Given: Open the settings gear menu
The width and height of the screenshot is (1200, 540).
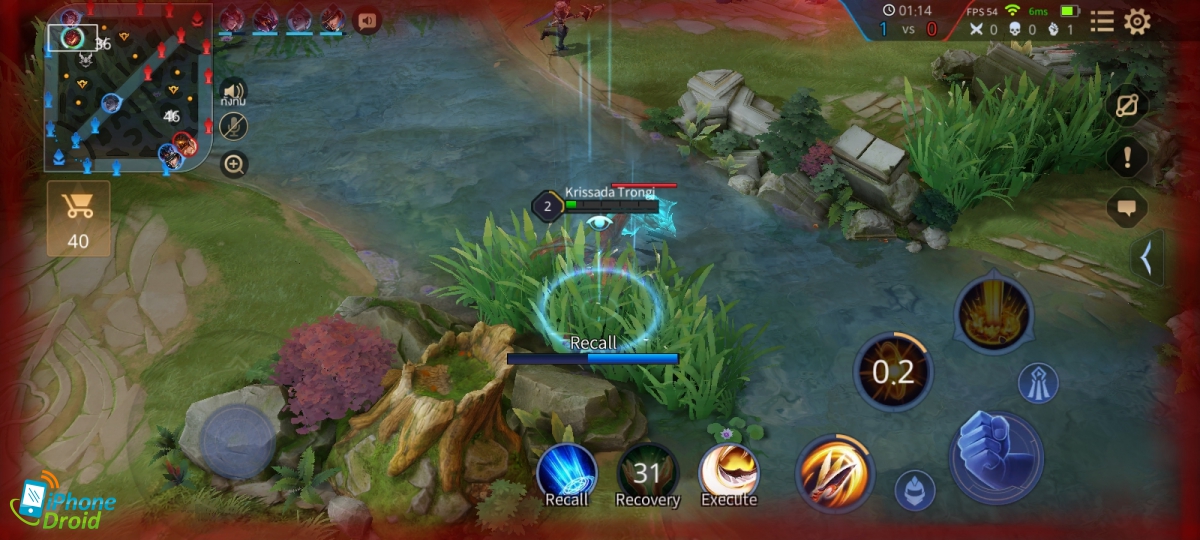Looking at the screenshot, I should click(x=1137, y=22).
